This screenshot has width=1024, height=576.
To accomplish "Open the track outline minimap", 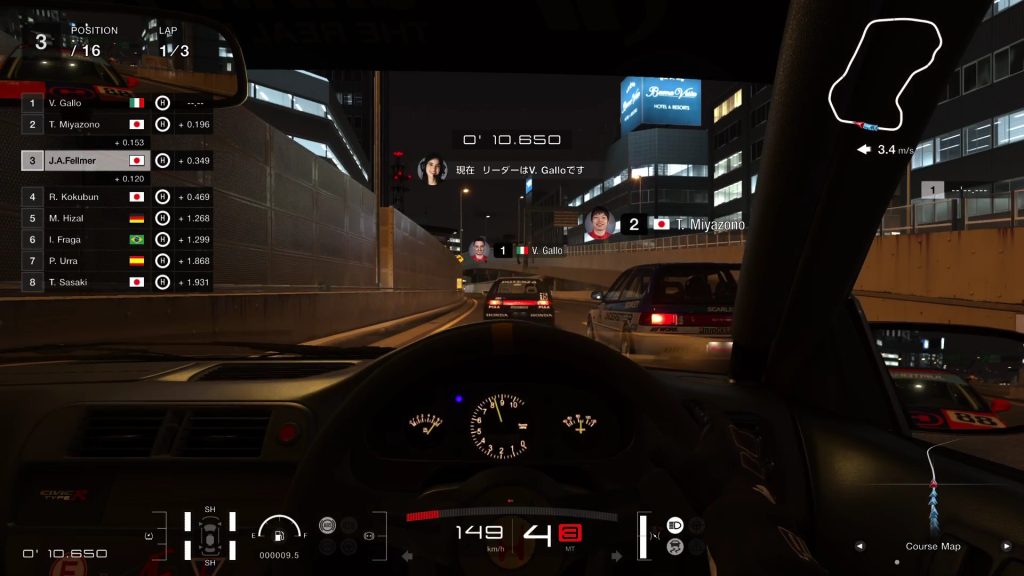I will [x=886, y=75].
